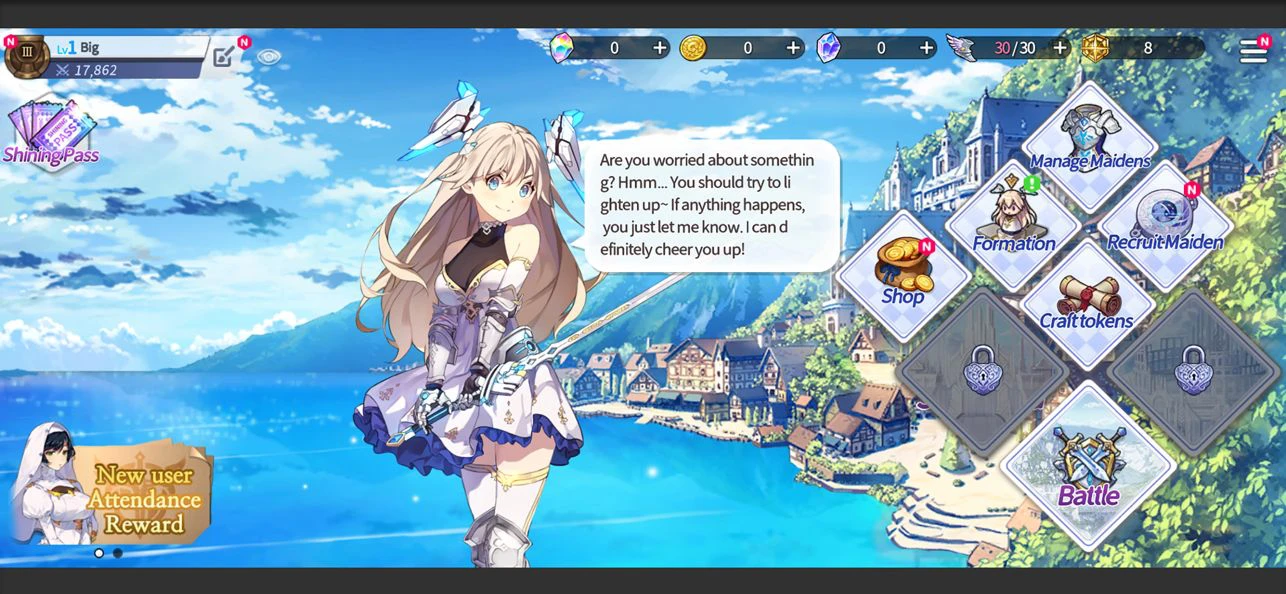Select Recruit Maiden
This screenshot has height=594, width=1286.
tap(1165, 222)
